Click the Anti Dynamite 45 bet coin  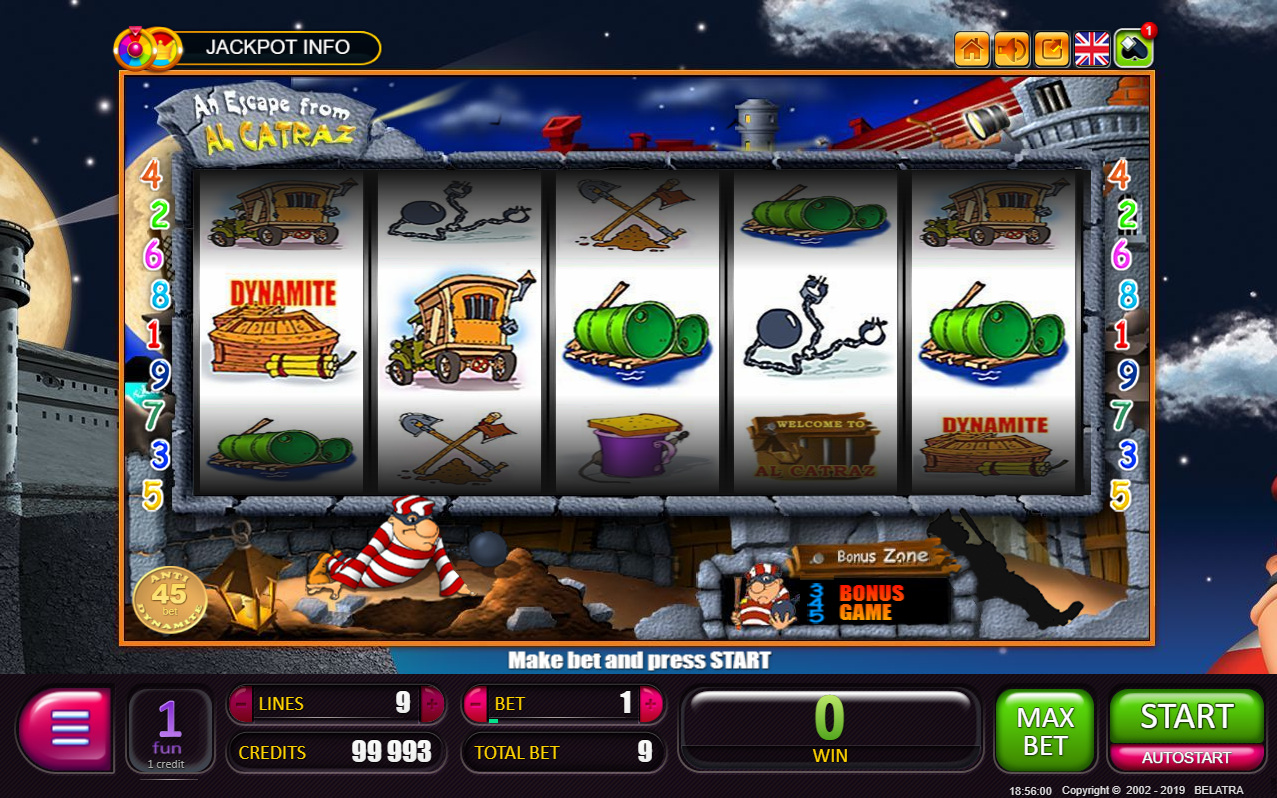pyautogui.click(x=170, y=598)
